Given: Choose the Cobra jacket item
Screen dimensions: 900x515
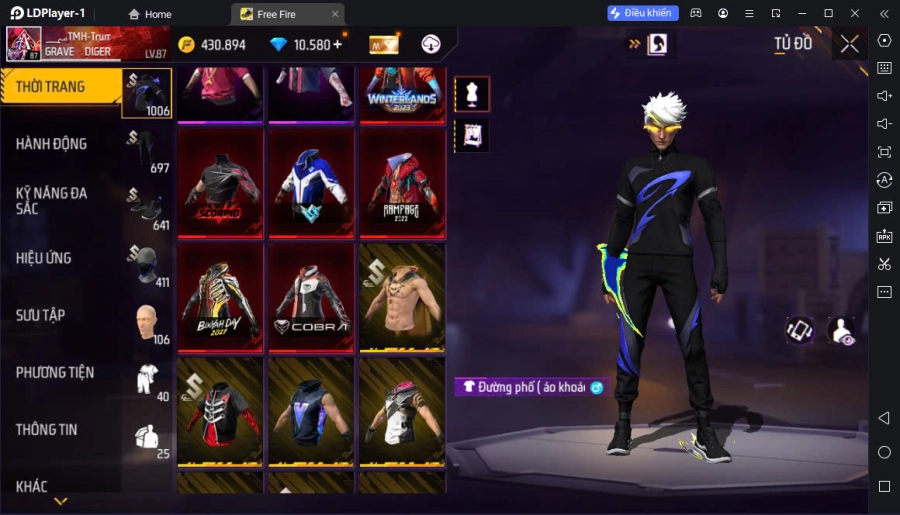Looking at the screenshot, I should click(x=311, y=297).
